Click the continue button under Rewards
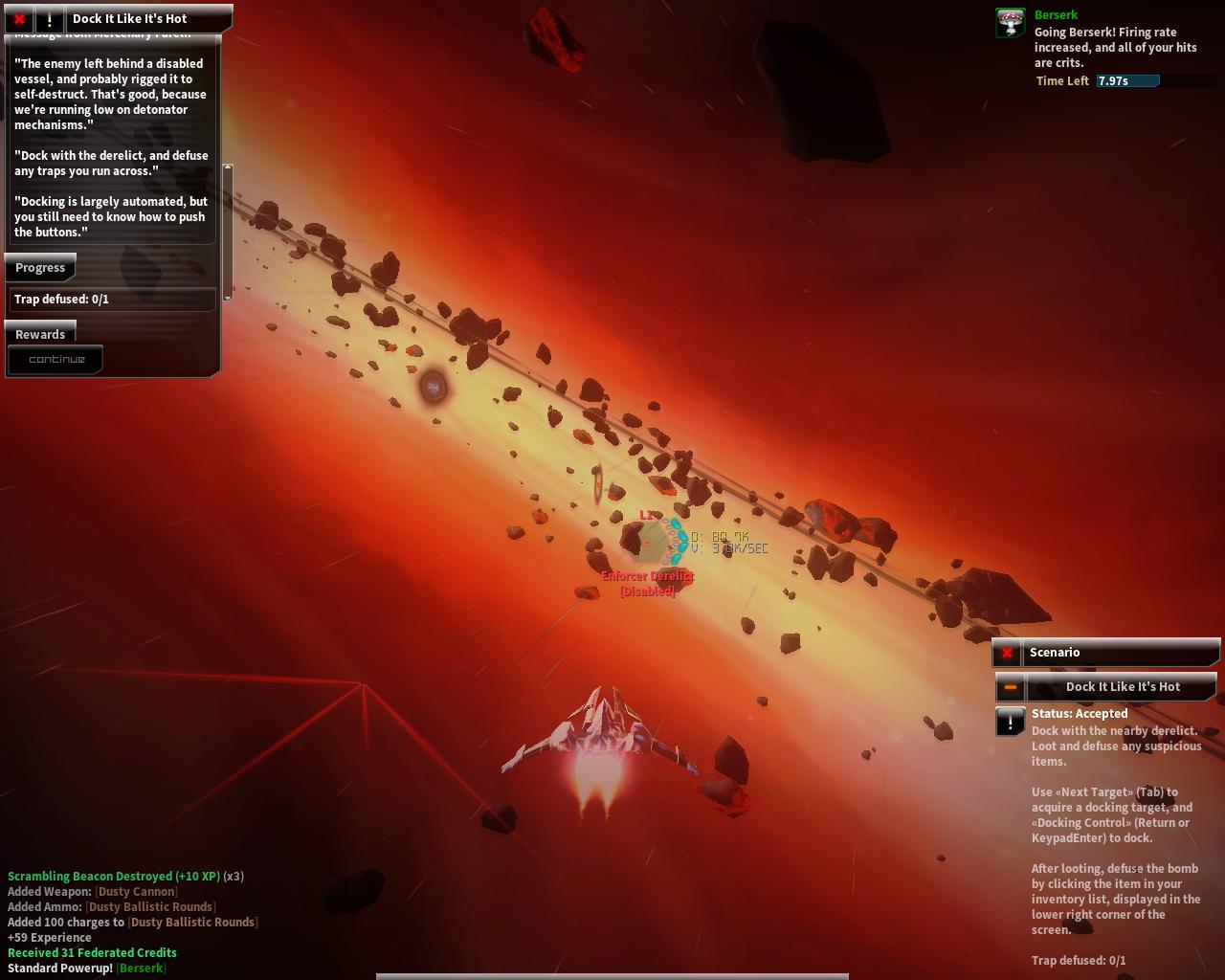Viewport: 1225px width, 980px height. pyautogui.click(x=56, y=360)
